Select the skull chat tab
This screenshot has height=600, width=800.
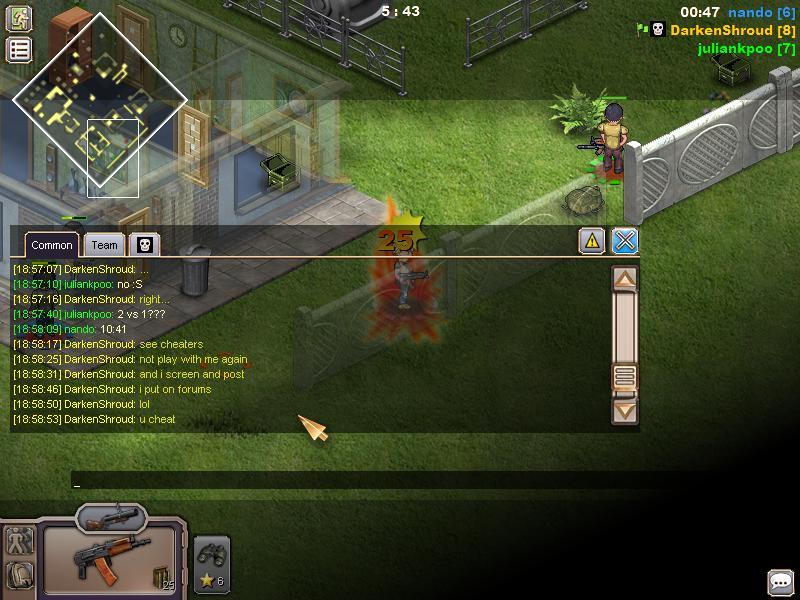click(x=144, y=245)
